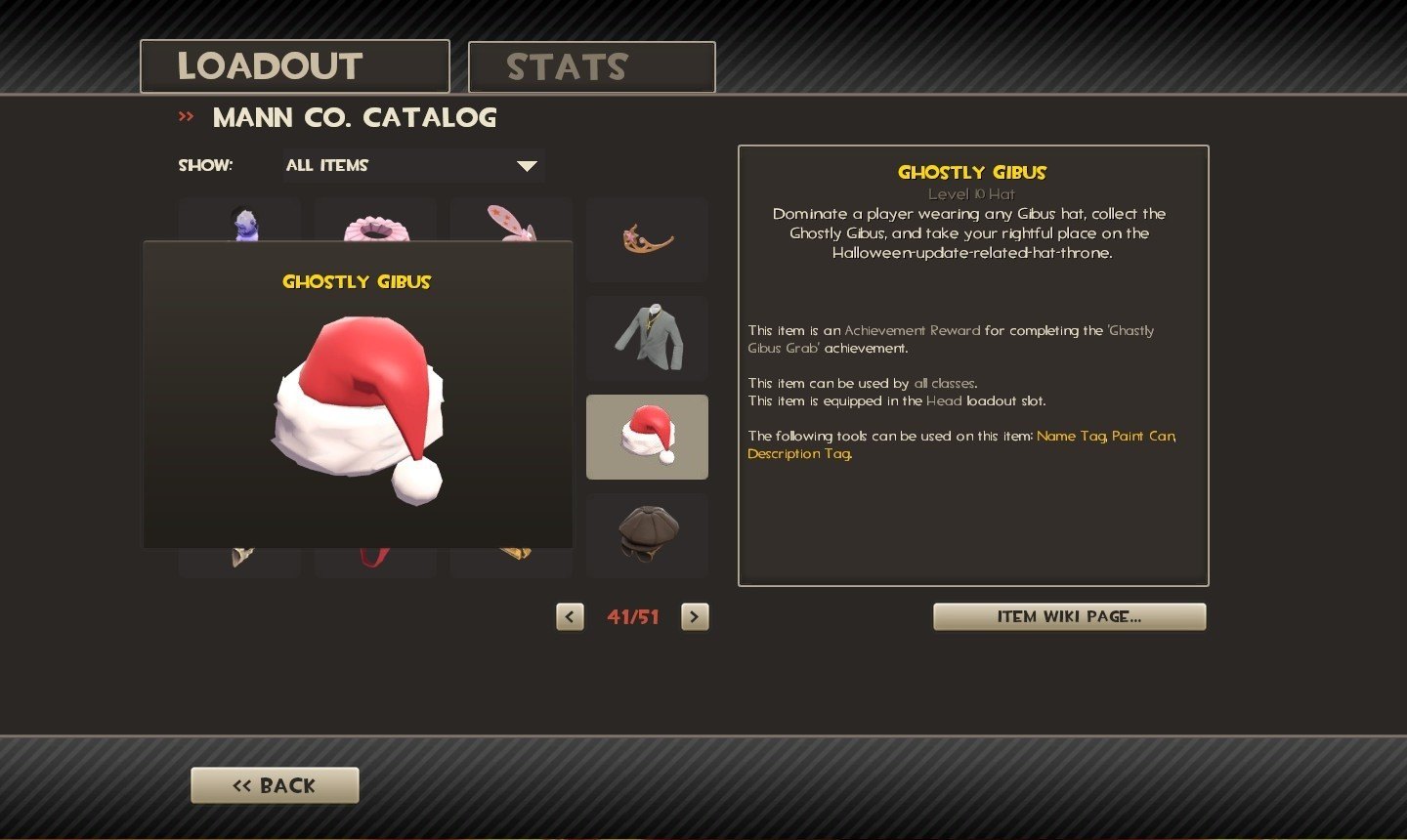Advance to the next catalog page
Image resolution: width=1407 pixels, height=840 pixels.
[695, 616]
